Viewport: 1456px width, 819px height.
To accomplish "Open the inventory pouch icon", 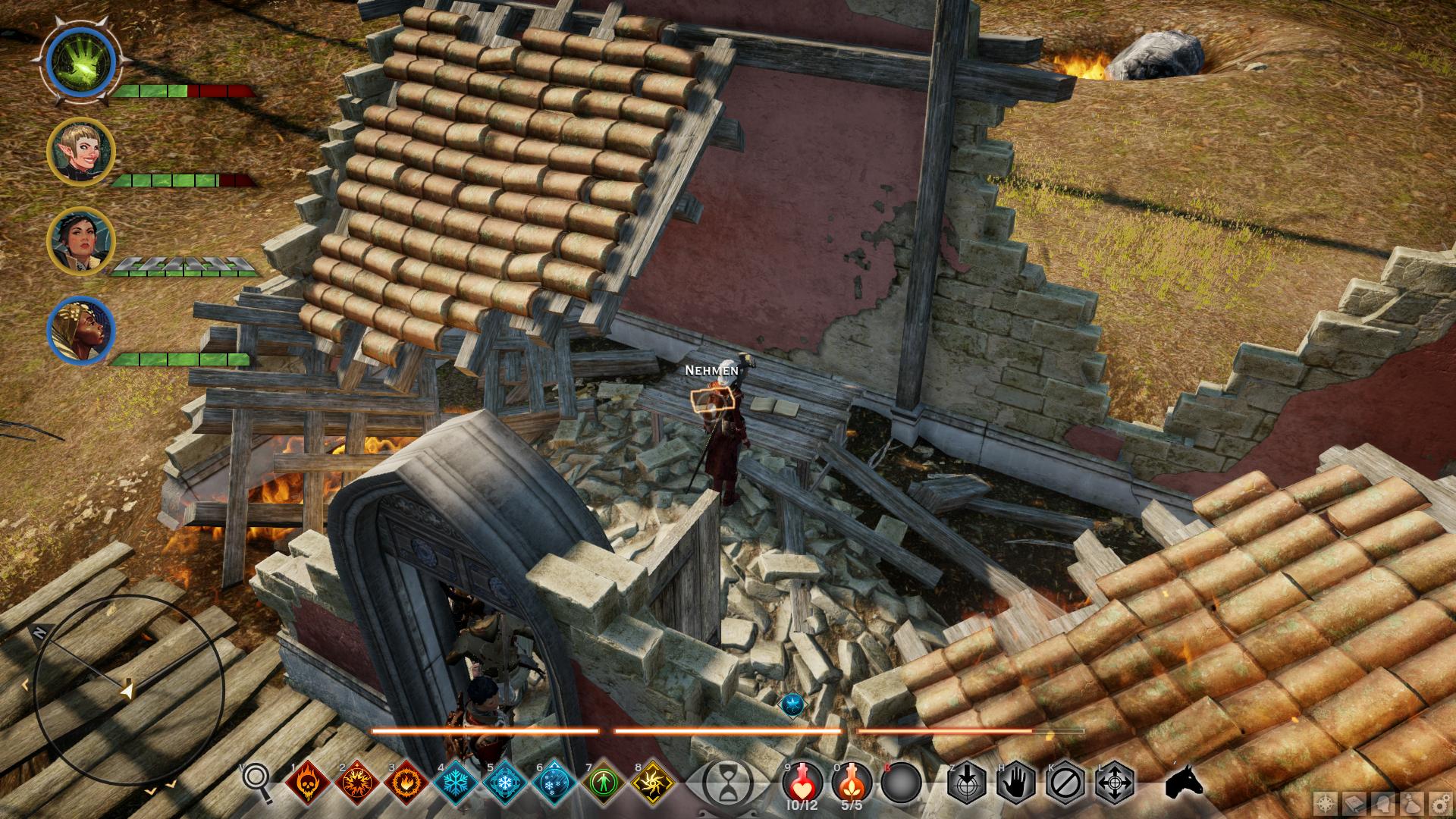I will pos(1412,802).
